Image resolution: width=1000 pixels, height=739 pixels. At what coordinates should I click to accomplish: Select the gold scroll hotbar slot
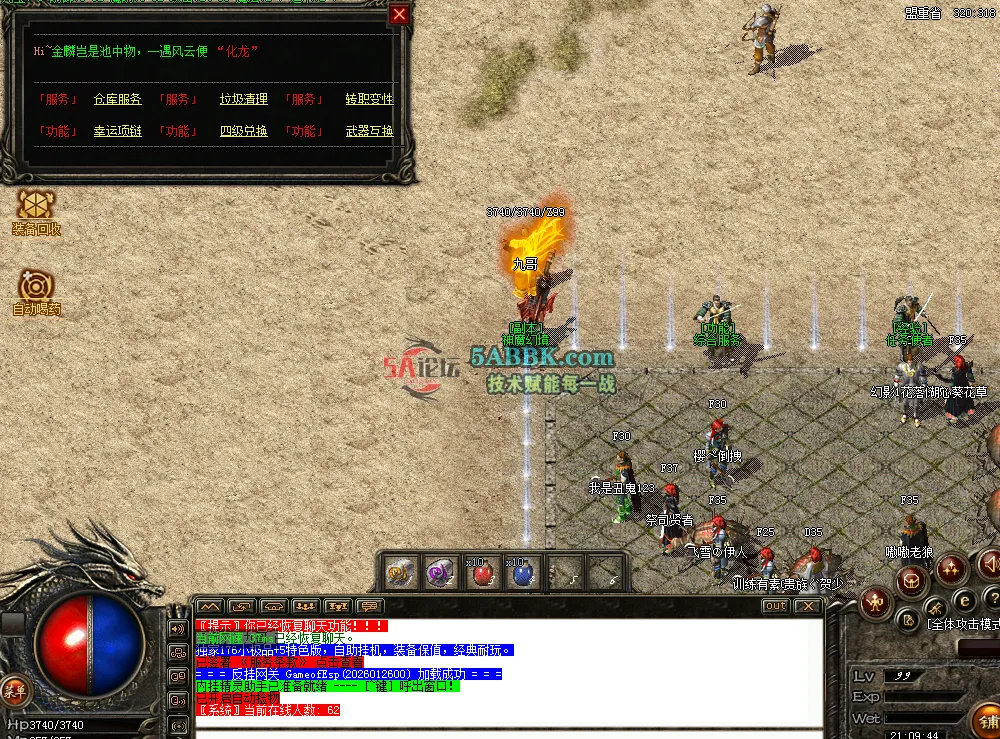coord(401,573)
